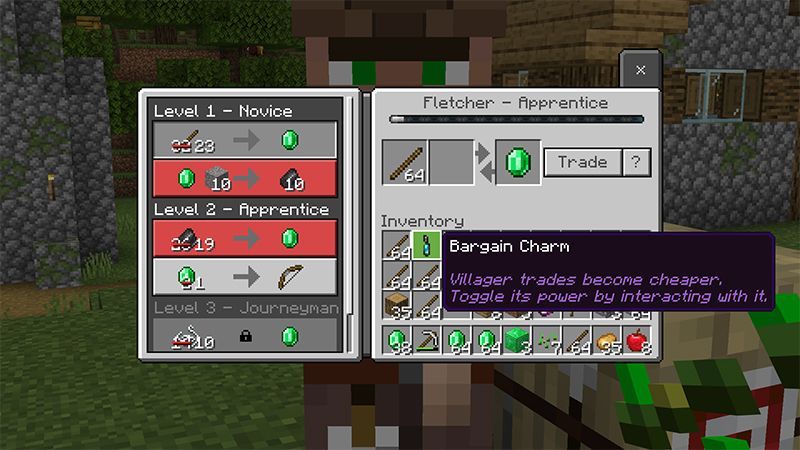Pick the wooden planks stack of 35

click(x=398, y=305)
